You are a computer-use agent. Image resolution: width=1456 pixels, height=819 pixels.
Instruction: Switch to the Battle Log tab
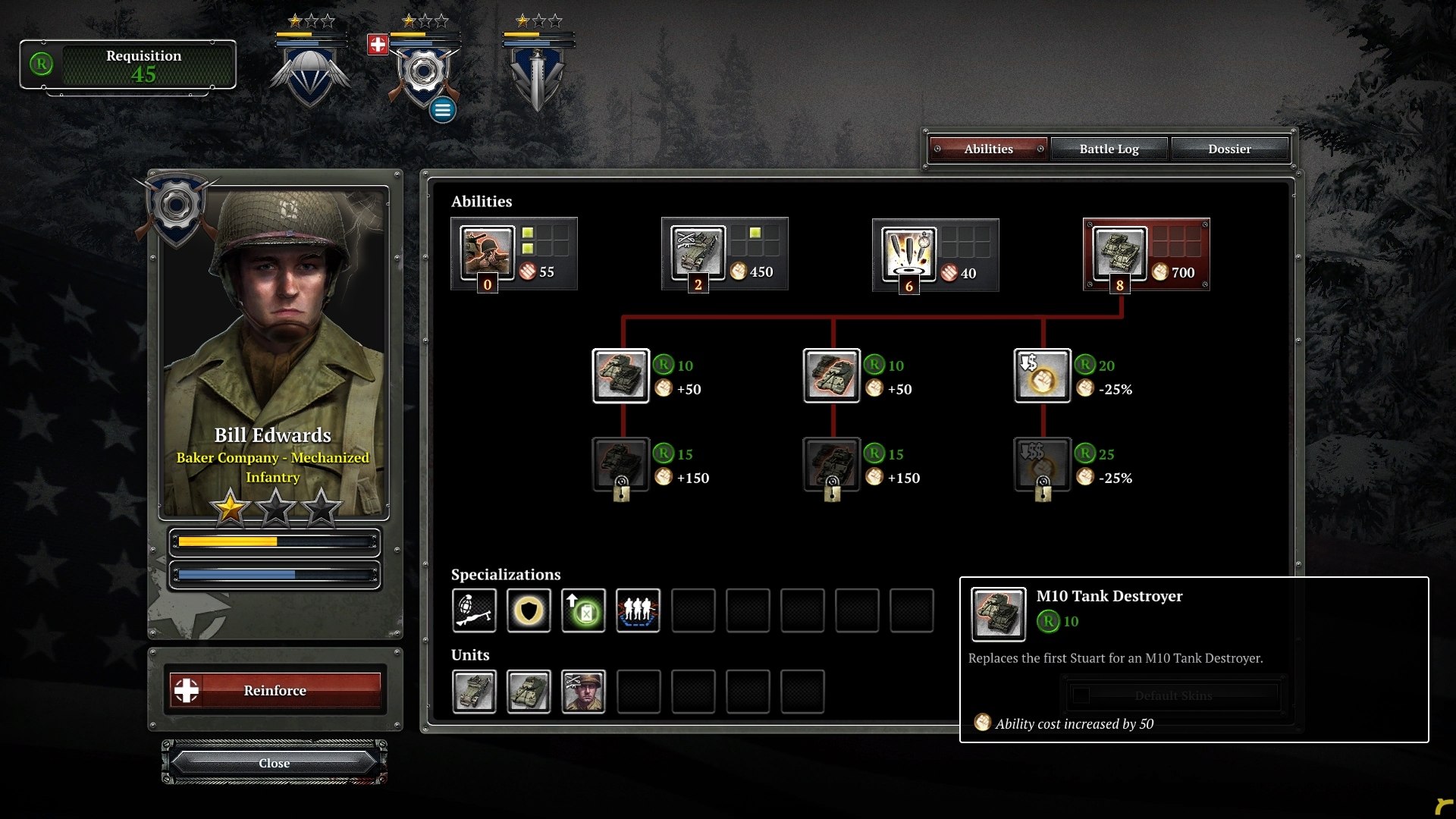point(1109,149)
